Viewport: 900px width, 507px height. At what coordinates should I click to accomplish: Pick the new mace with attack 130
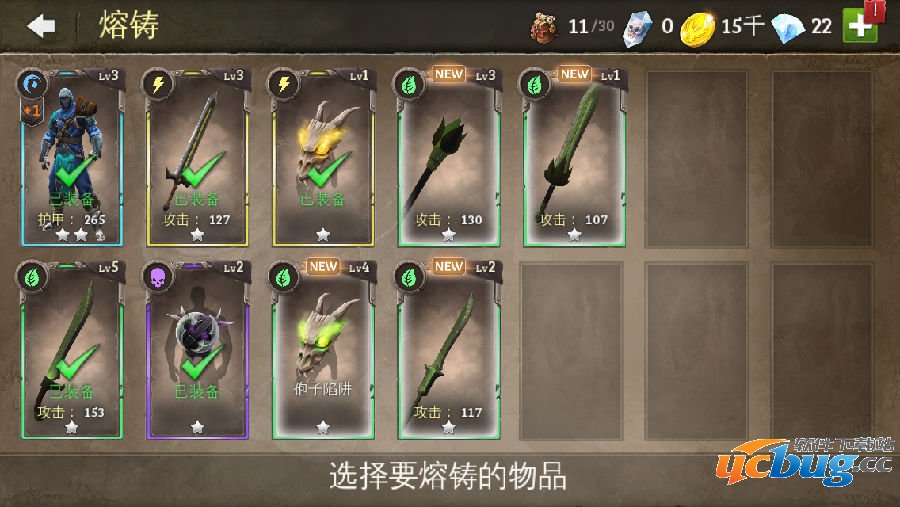(449, 158)
